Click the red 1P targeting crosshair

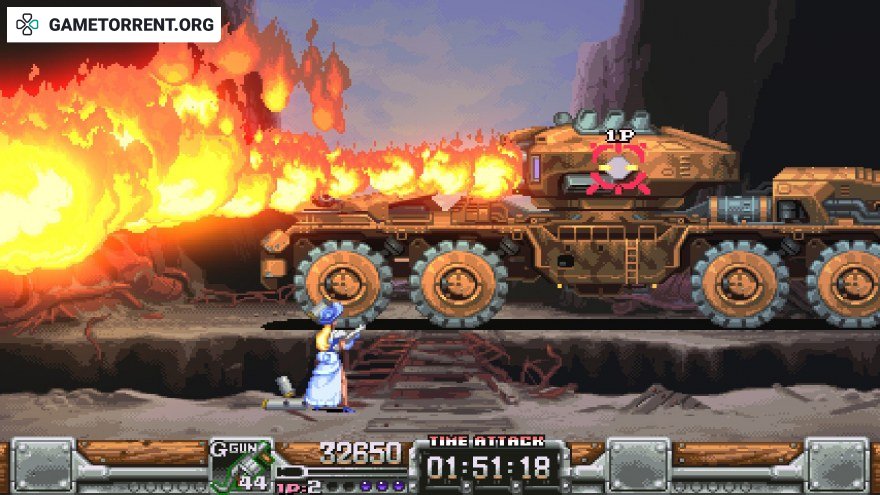619,166
